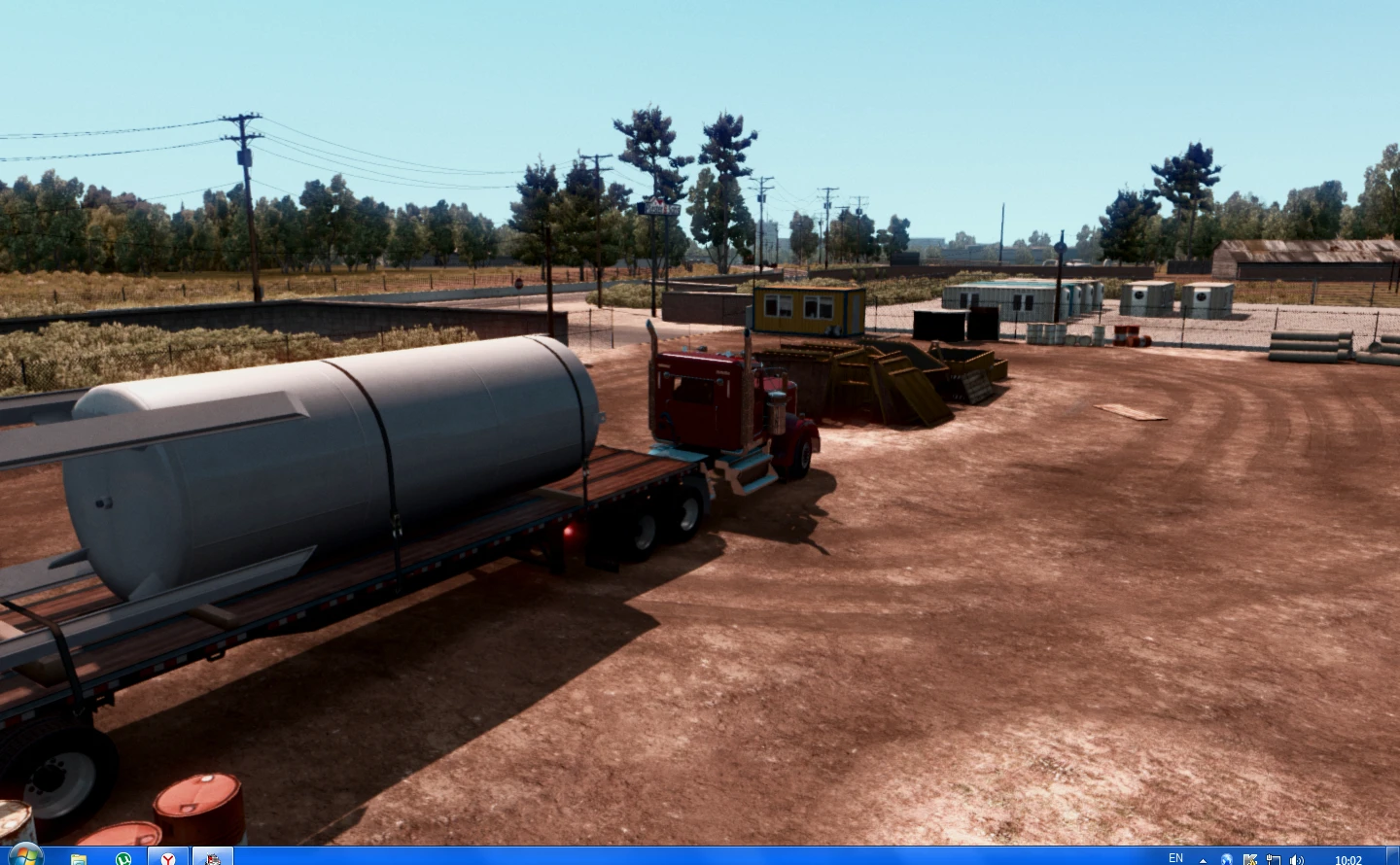1400x865 pixels.
Task: Click the blue globe tray icon
Action: click(1227, 859)
